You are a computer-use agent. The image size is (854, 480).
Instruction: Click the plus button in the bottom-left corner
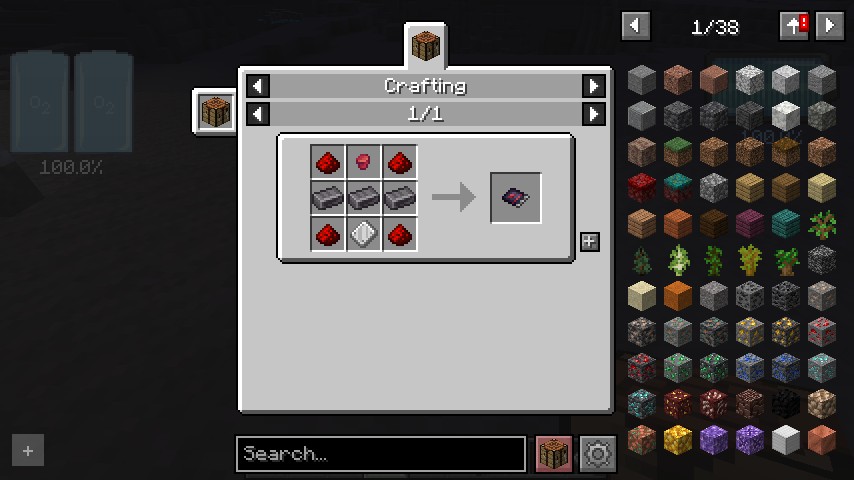click(x=28, y=451)
